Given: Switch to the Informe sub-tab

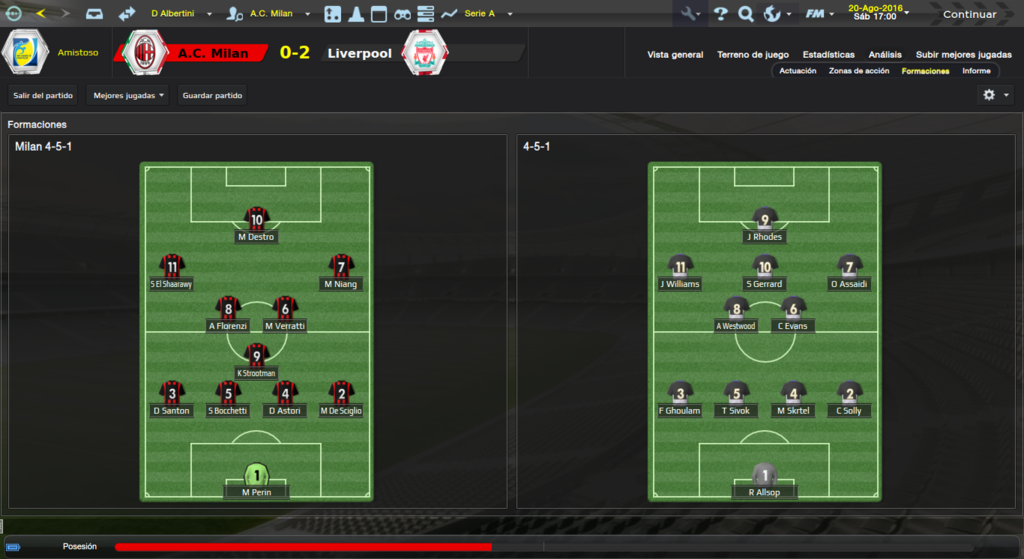Looking at the screenshot, I should pos(976,71).
